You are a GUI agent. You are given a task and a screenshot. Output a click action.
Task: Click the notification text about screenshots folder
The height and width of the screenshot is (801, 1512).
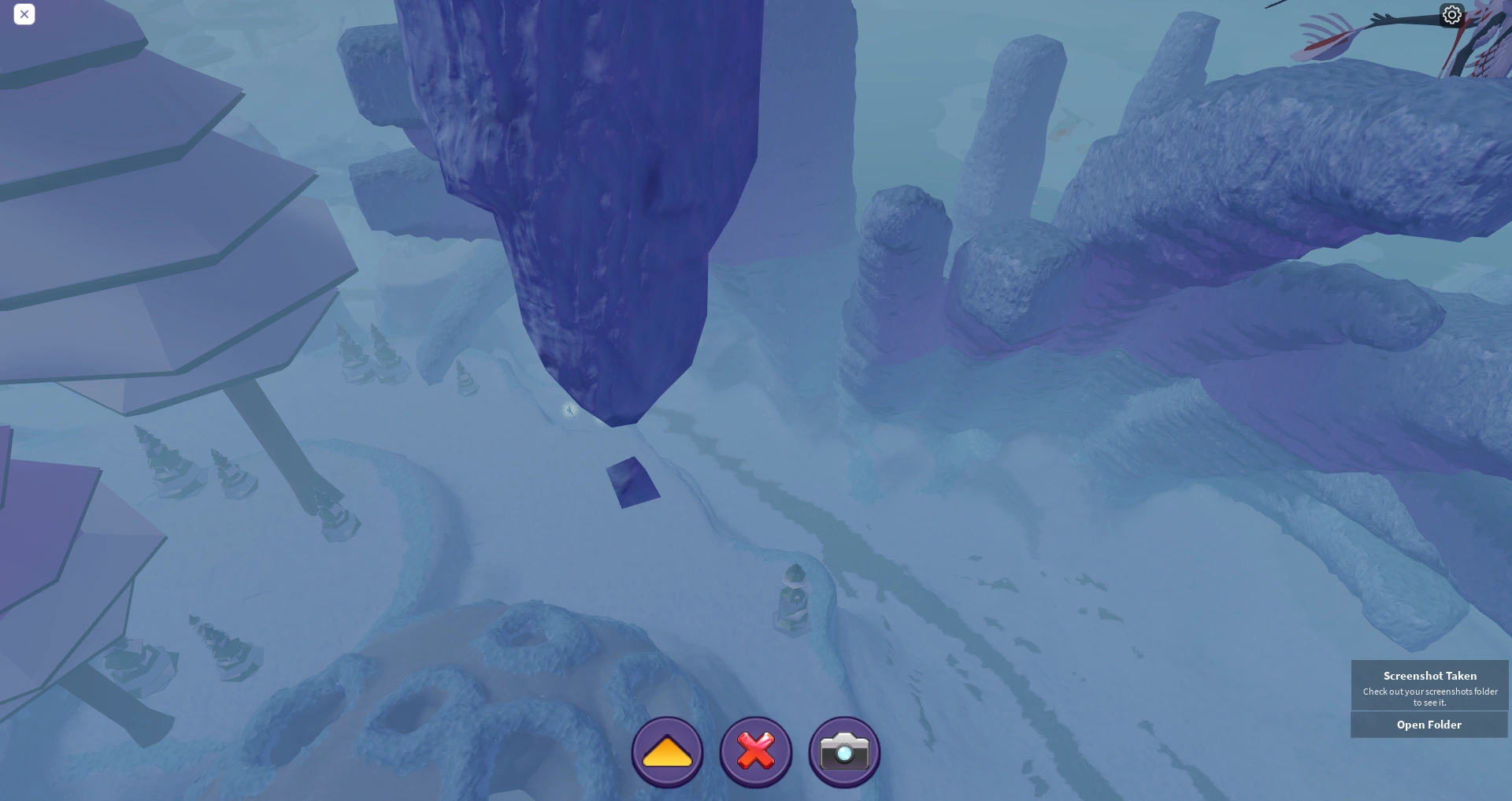pyautogui.click(x=1429, y=696)
